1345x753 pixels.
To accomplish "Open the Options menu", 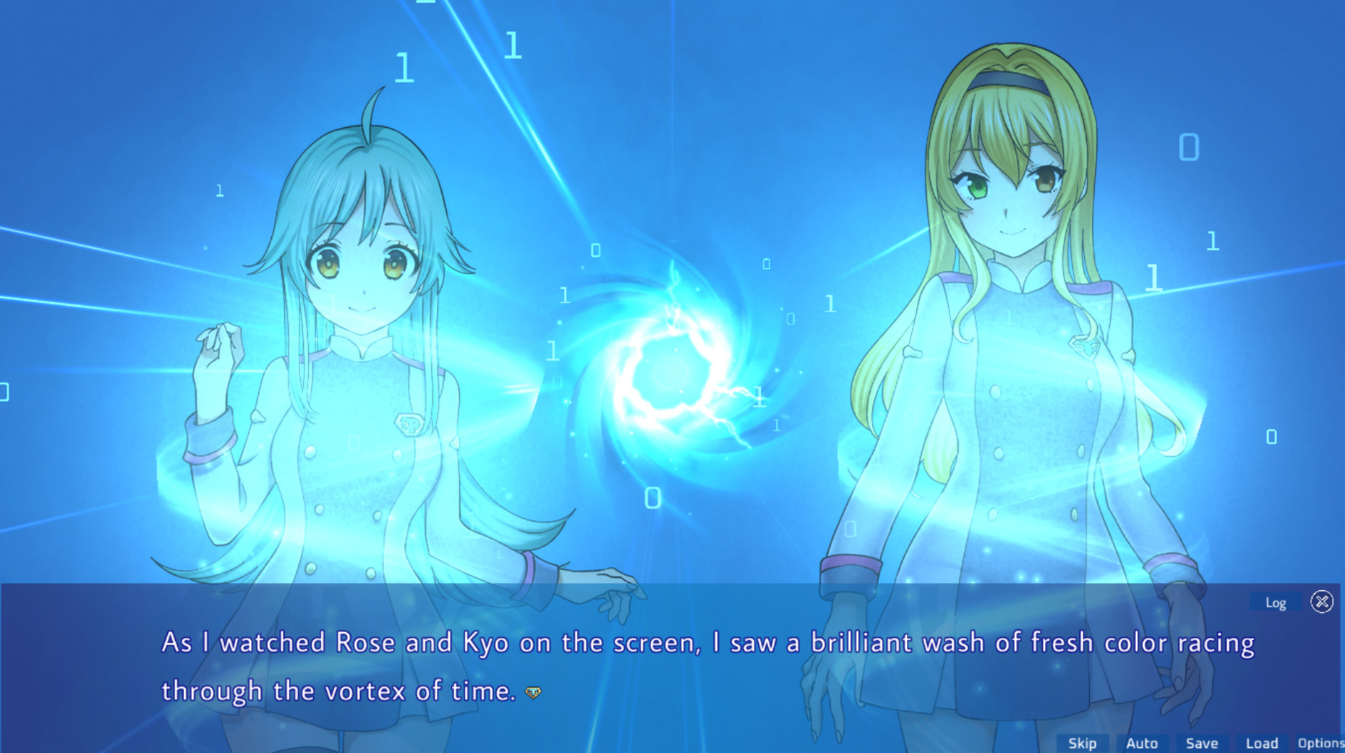I will (x=1320, y=743).
